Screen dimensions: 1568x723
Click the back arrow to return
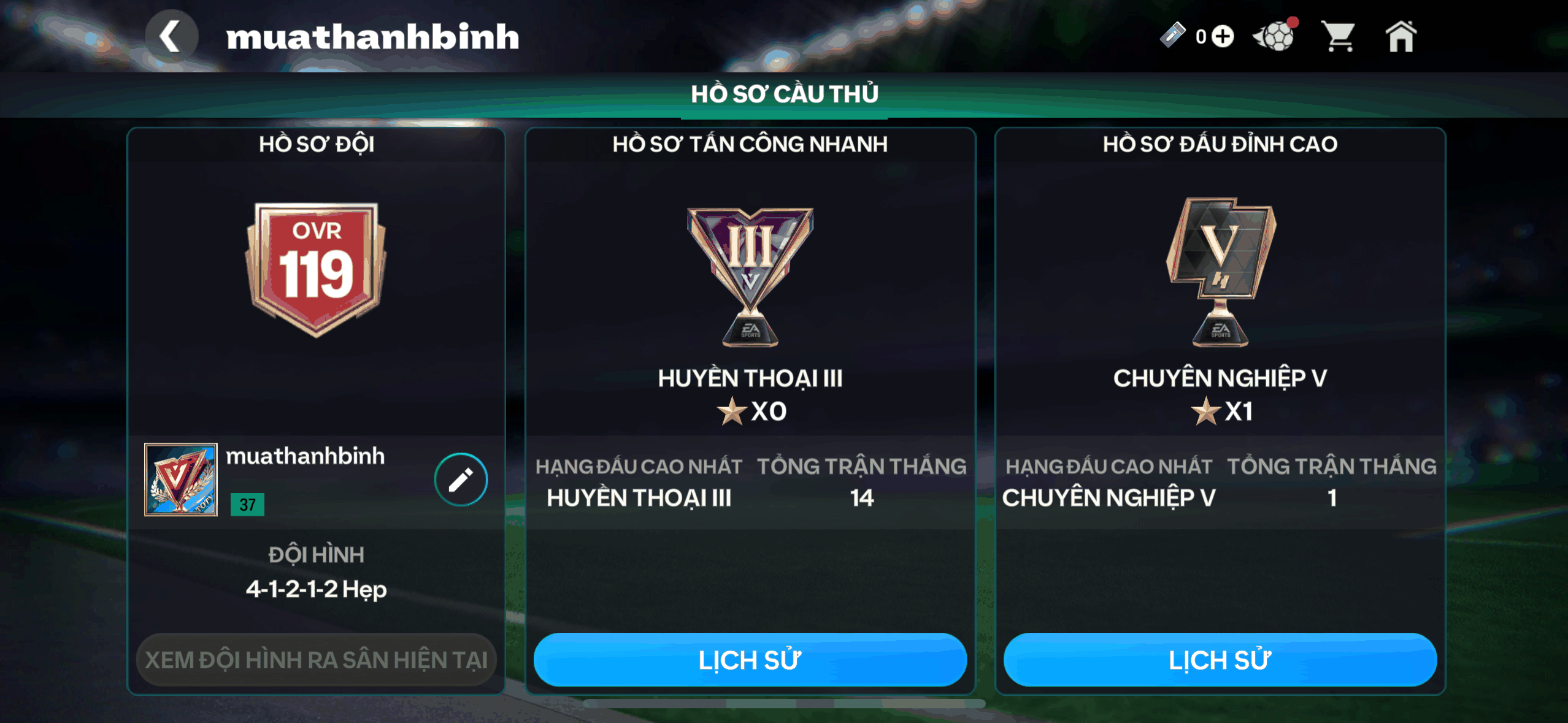pyautogui.click(x=171, y=35)
